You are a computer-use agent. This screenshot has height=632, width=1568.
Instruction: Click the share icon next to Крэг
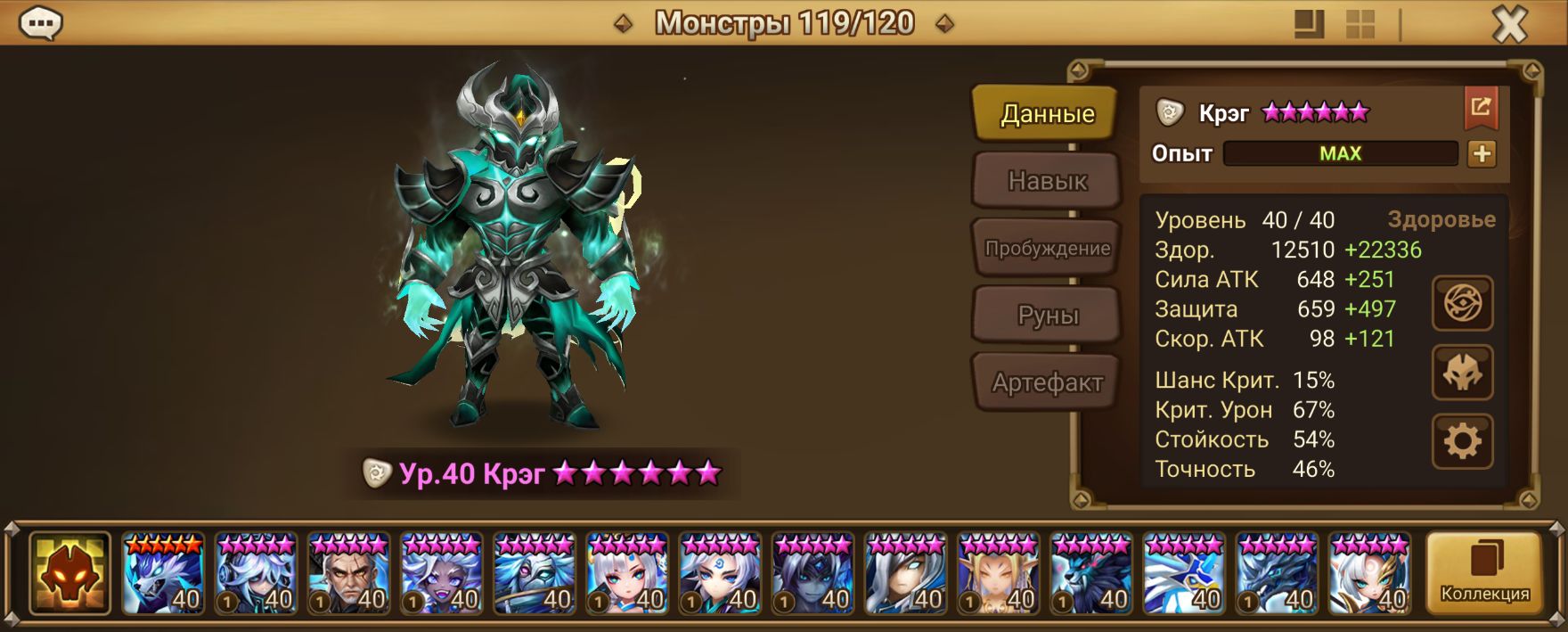point(1481,109)
